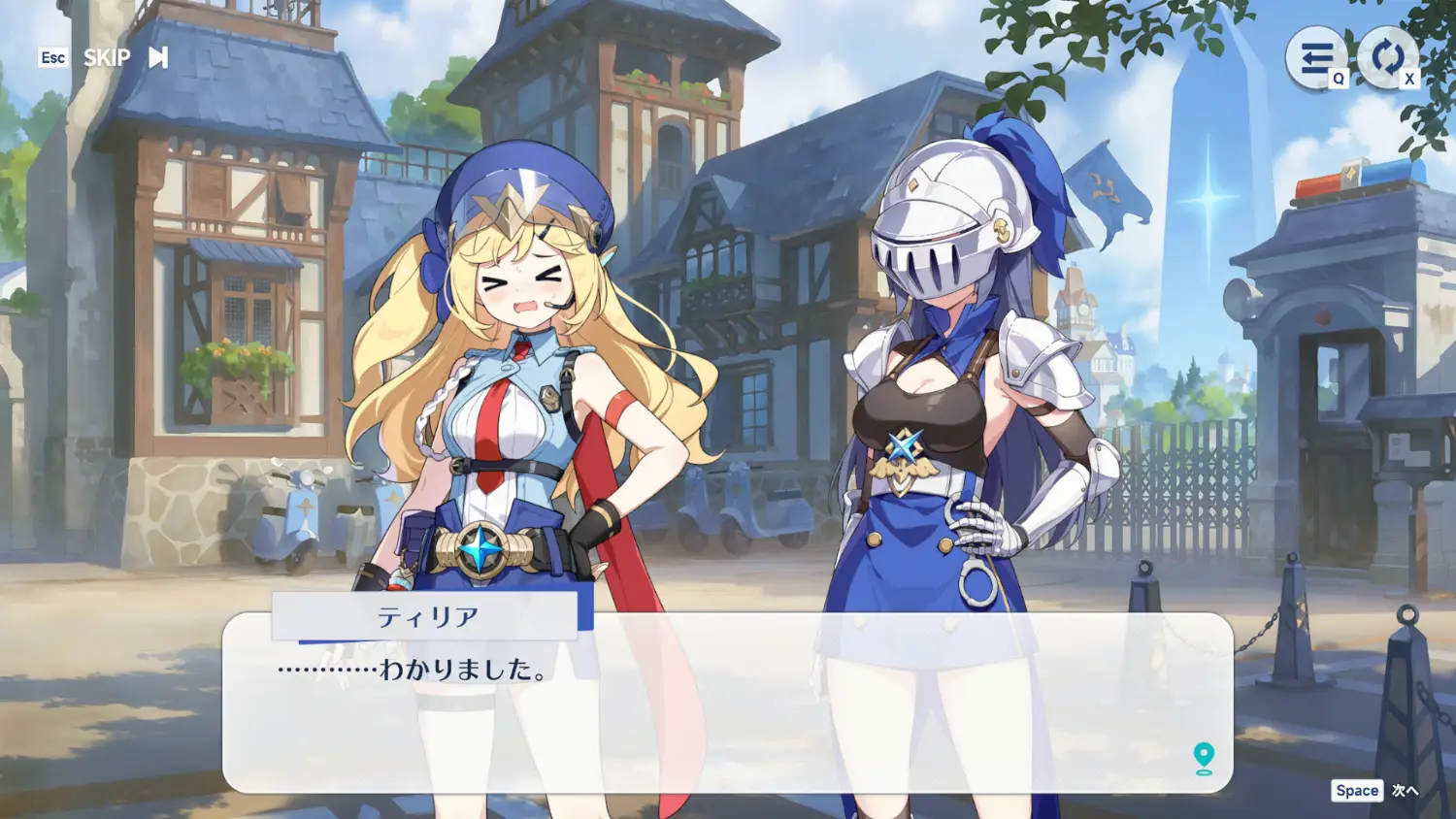
Task: Click the dialogue text box to continue
Action: [728, 718]
